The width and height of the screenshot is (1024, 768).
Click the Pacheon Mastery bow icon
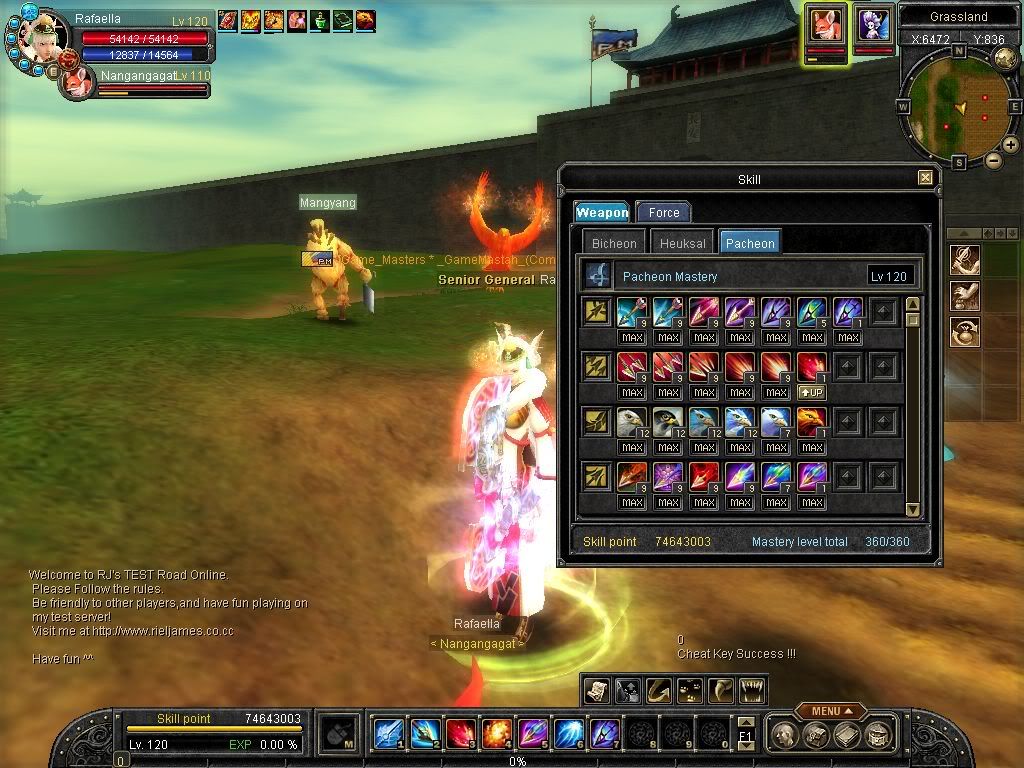[x=598, y=276]
